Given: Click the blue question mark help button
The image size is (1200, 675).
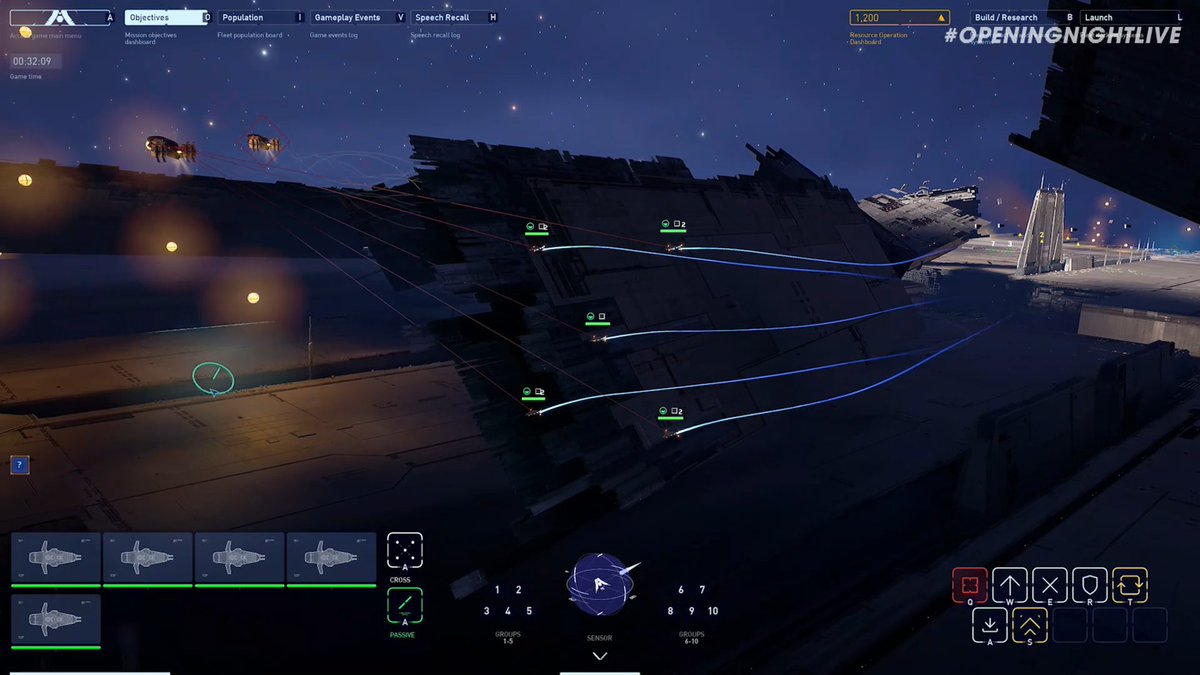Looking at the screenshot, I should [20, 465].
